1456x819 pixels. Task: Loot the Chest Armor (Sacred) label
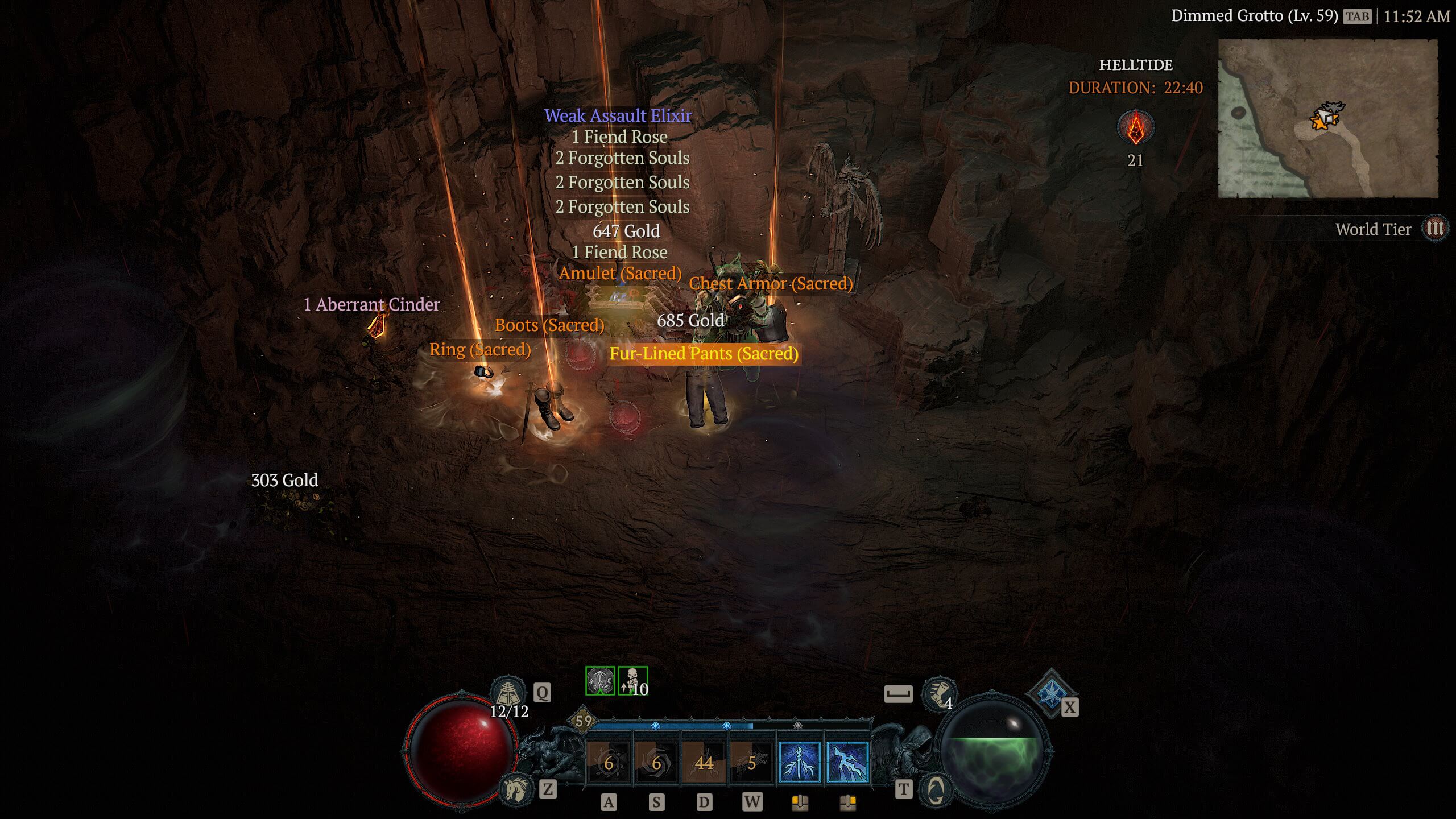point(771,283)
